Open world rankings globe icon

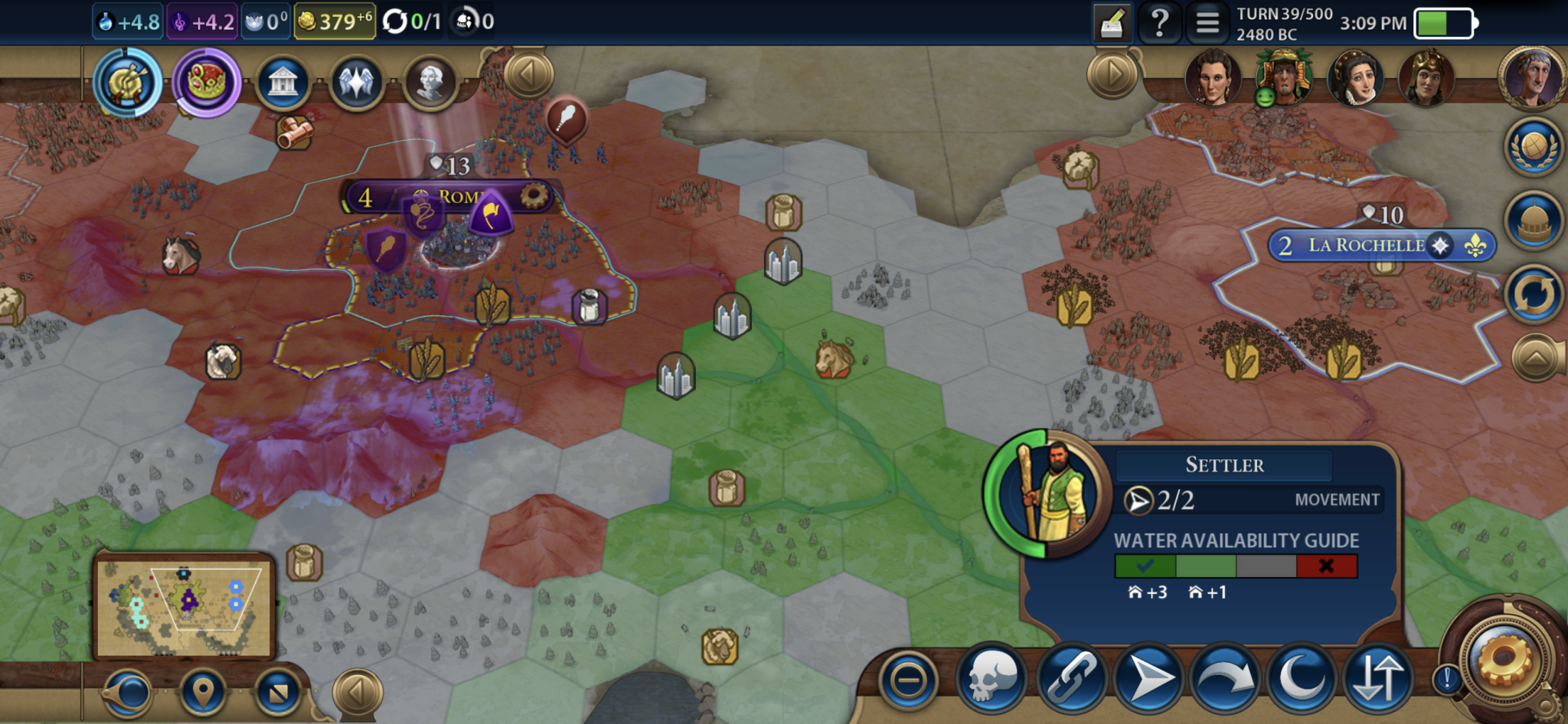[1534, 145]
